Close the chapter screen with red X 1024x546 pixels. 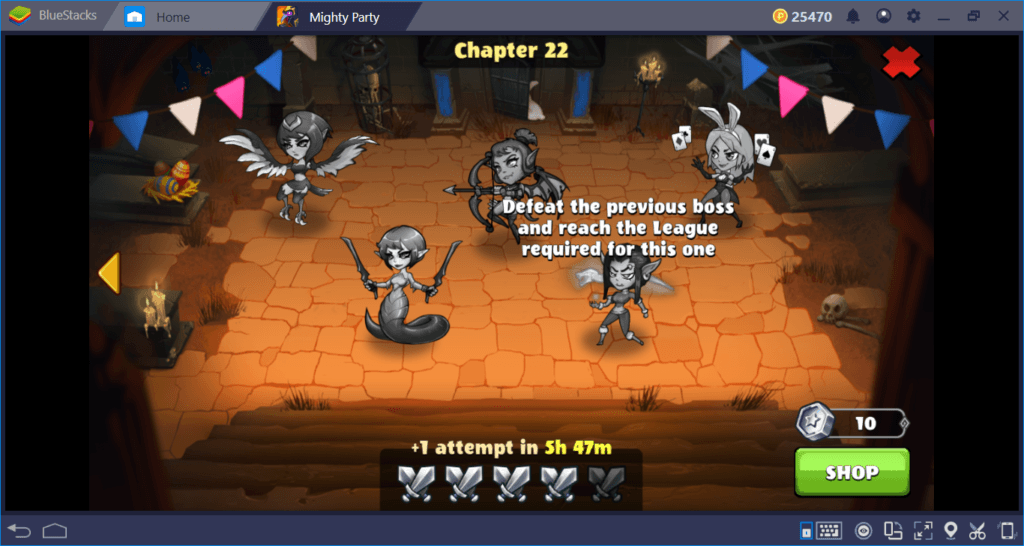coord(901,62)
